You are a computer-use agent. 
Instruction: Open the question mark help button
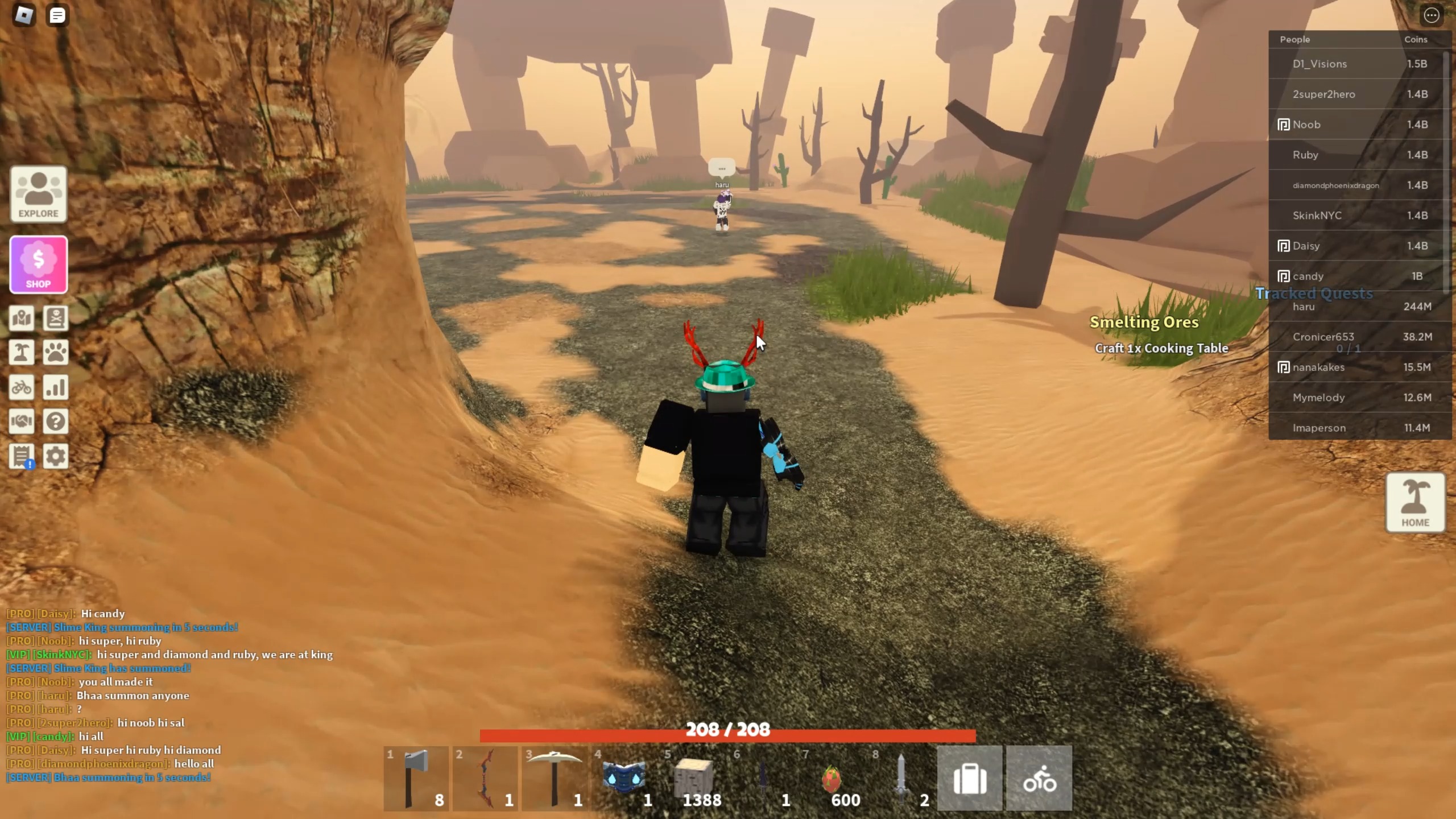tap(55, 421)
